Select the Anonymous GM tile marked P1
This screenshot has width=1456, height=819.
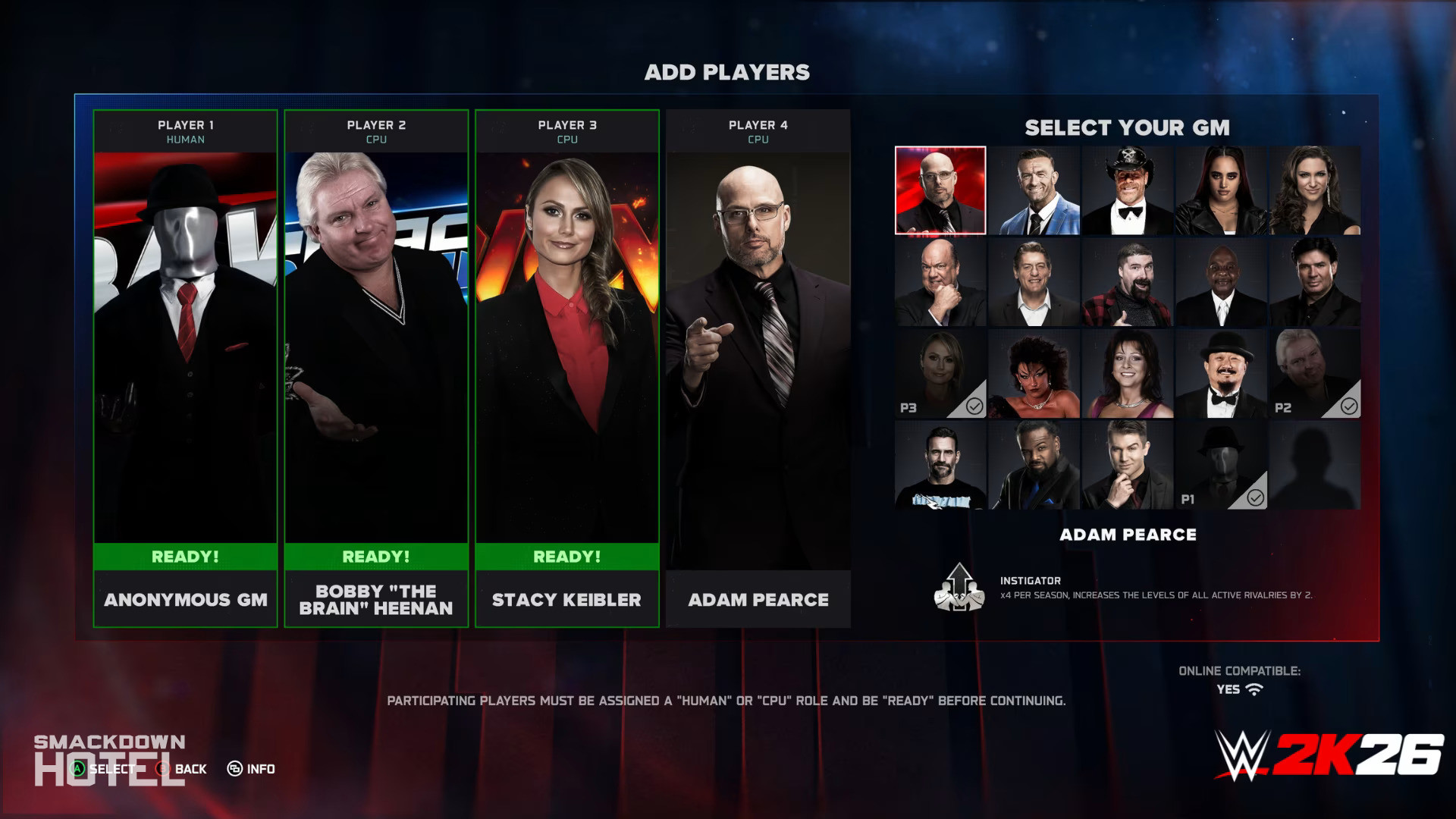[x=1221, y=466]
